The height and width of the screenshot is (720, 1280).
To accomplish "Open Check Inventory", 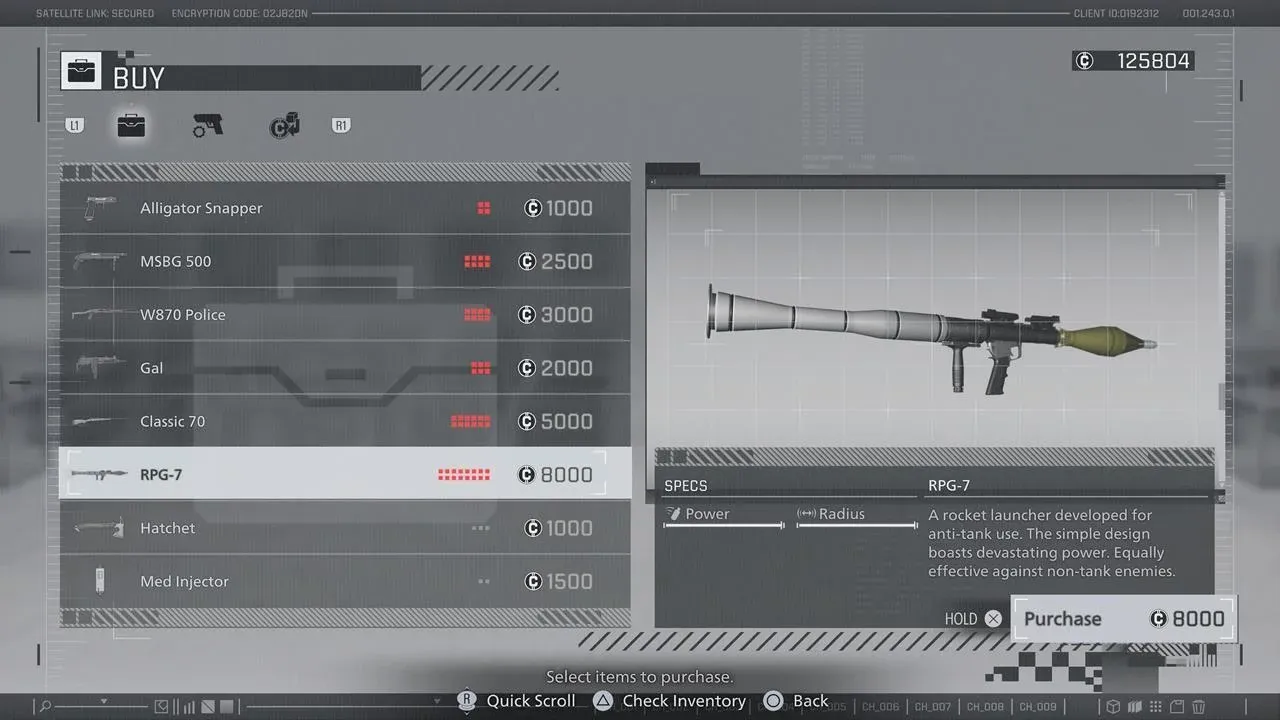I will coord(670,701).
